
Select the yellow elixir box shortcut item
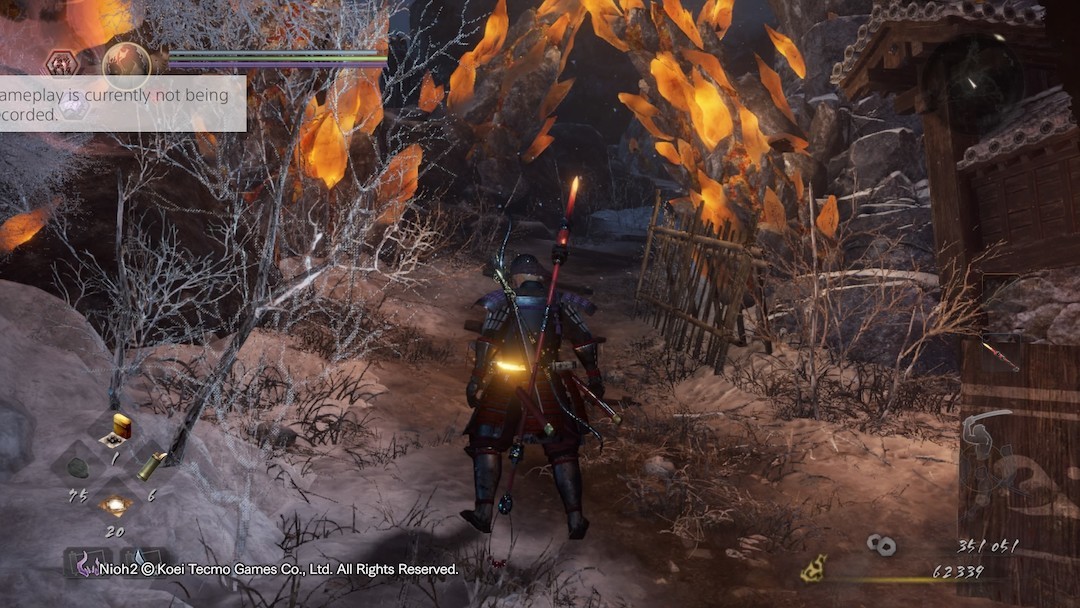click(121, 427)
